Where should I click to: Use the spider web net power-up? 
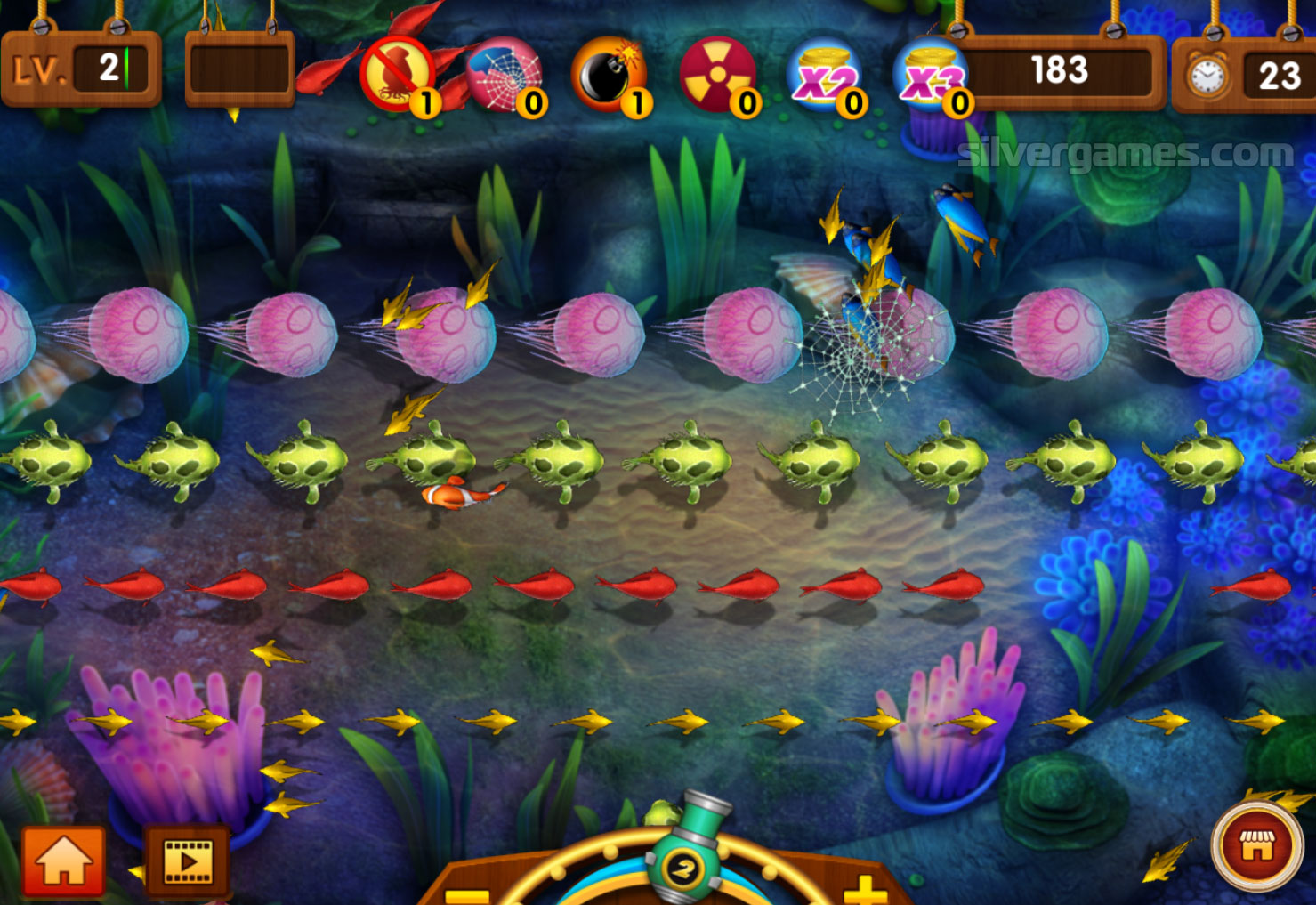504,76
